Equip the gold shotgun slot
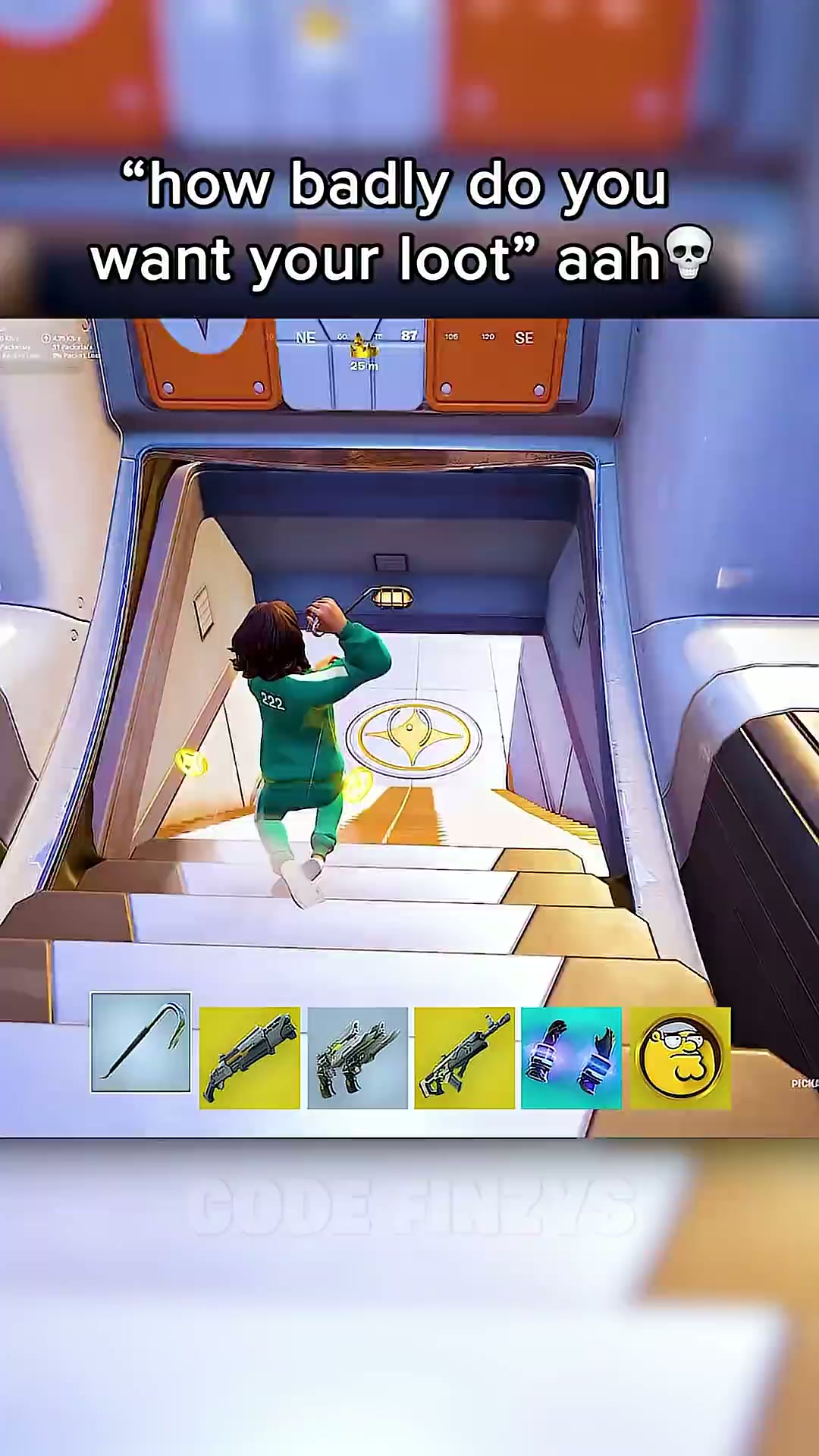The image size is (819, 1456). tap(249, 1058)
